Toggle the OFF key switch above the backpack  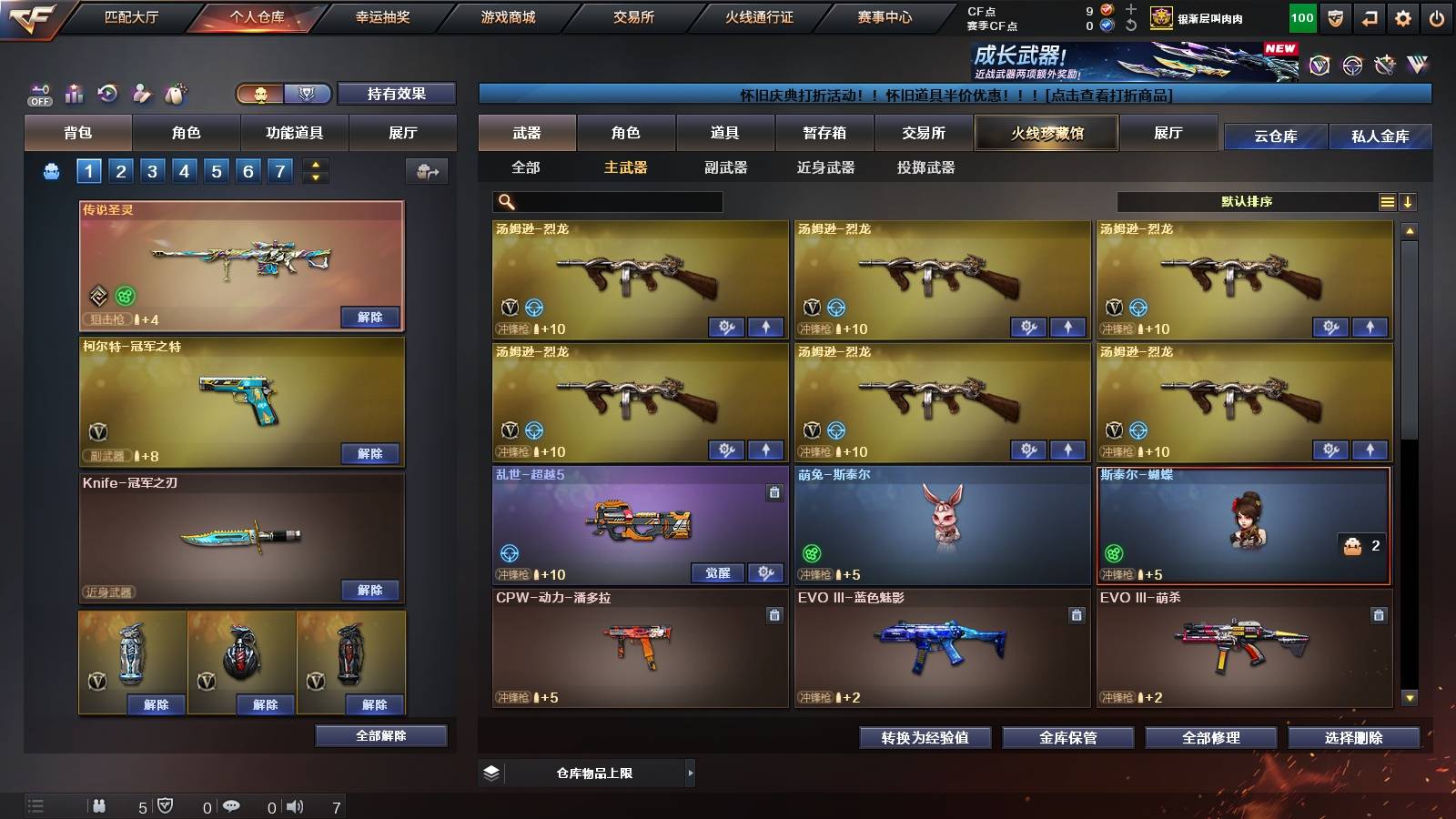click(x=38, y=94)
